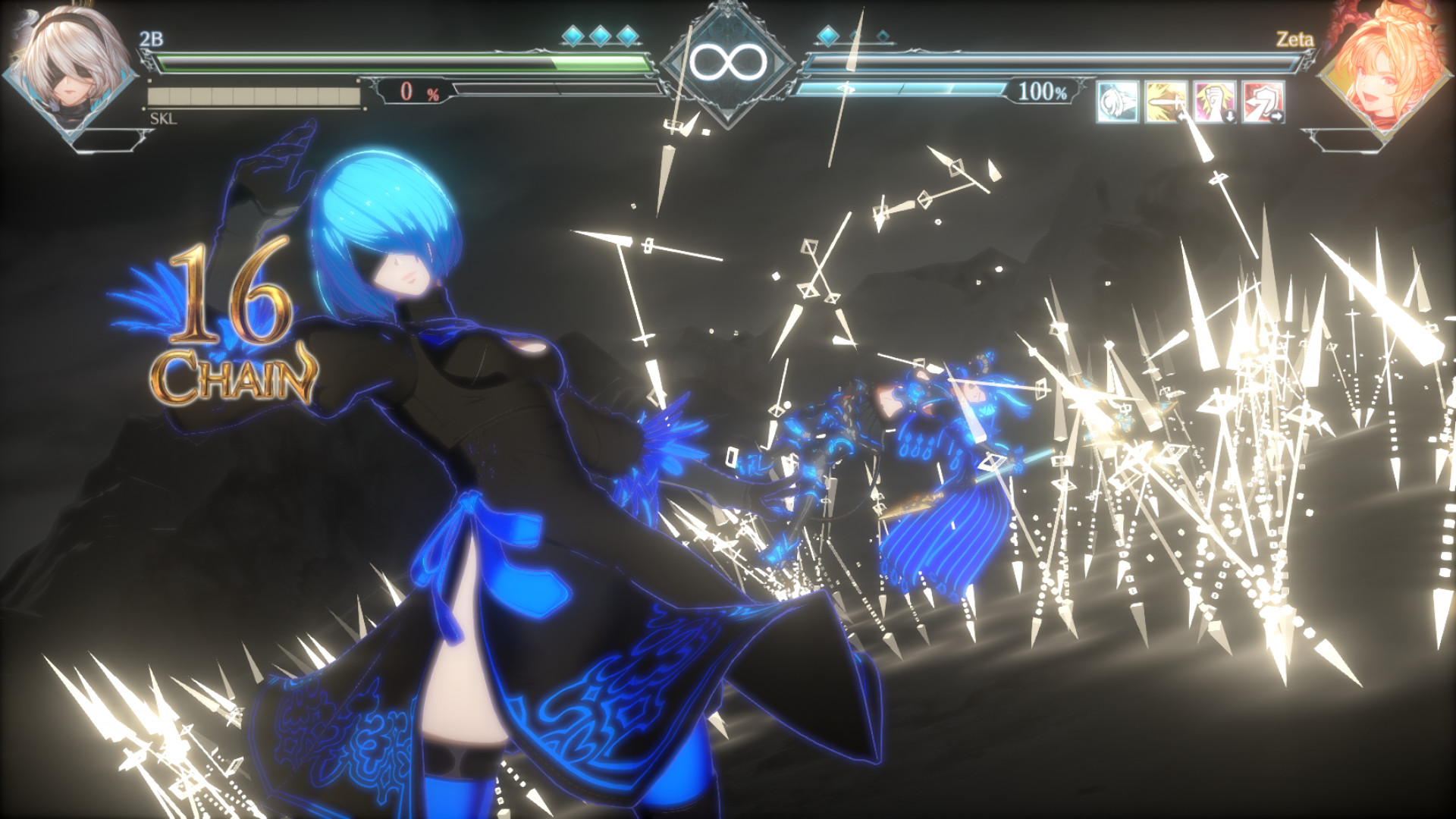Toggle Zeta's leftmost diamond stock
This screenshot has width=1456, height=819.
tap(827, 34)
